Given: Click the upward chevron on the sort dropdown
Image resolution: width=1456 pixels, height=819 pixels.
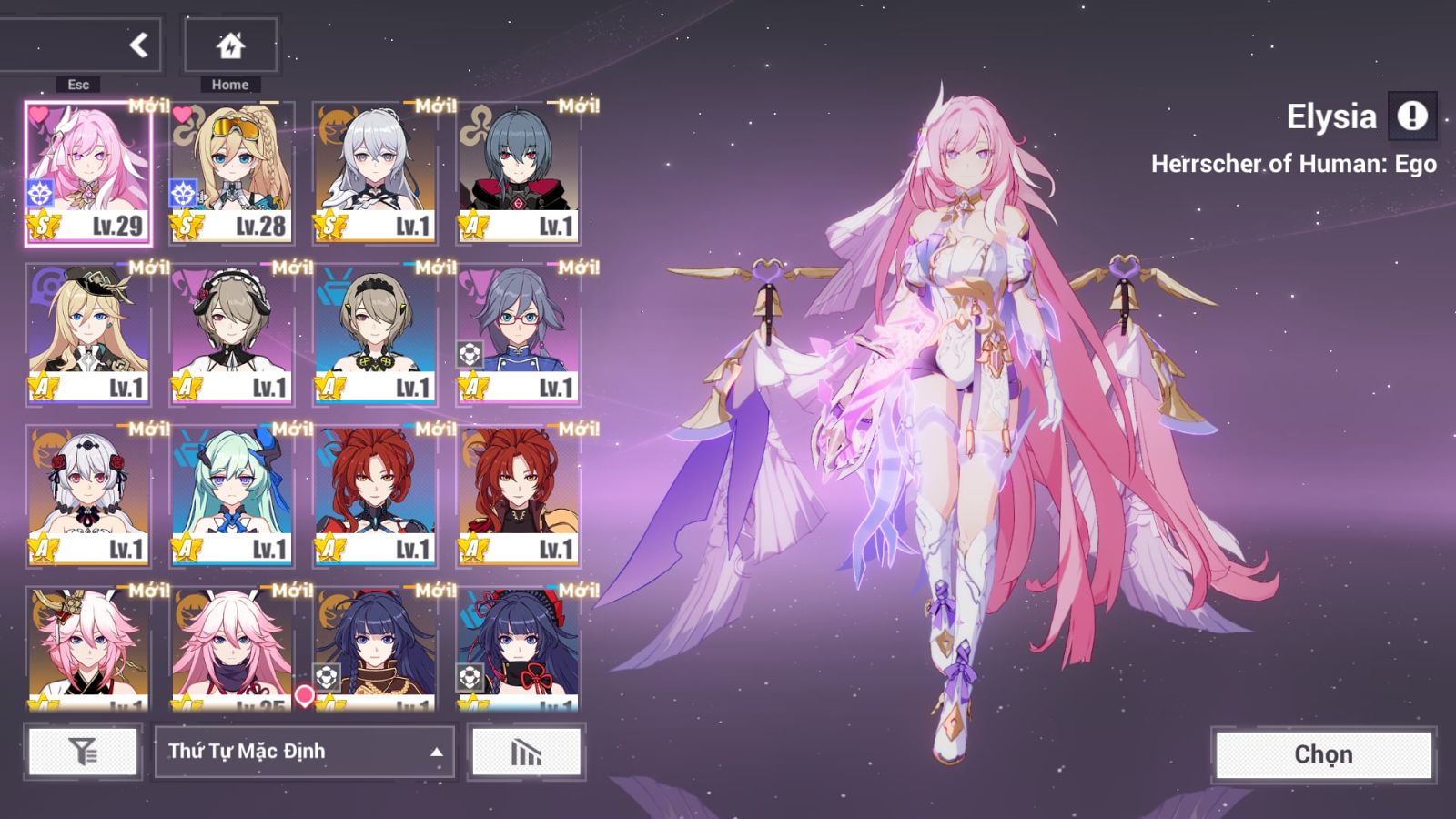Looking at the screenshot, I should (435, 752).
